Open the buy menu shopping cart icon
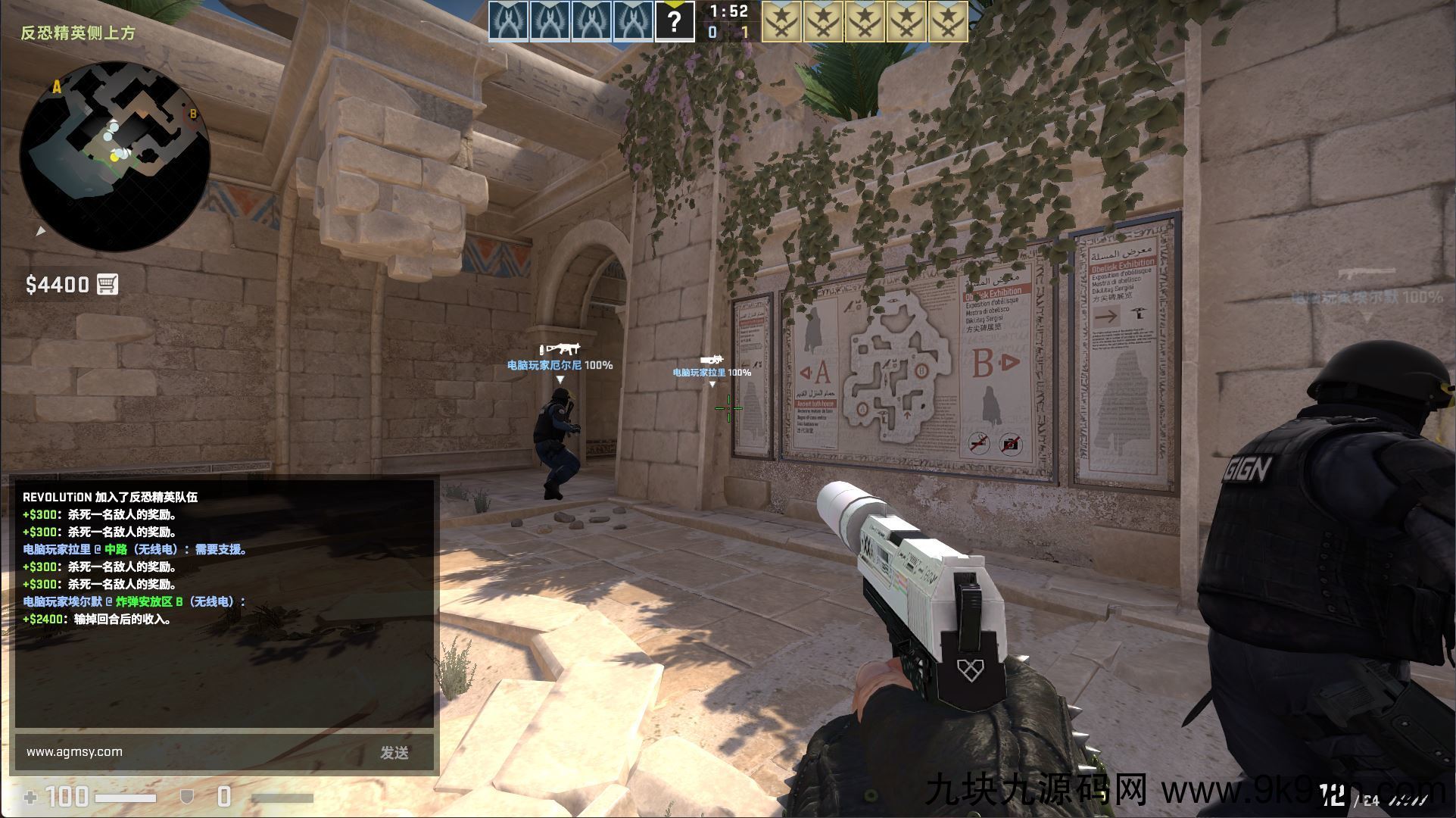 click(108, 284)
